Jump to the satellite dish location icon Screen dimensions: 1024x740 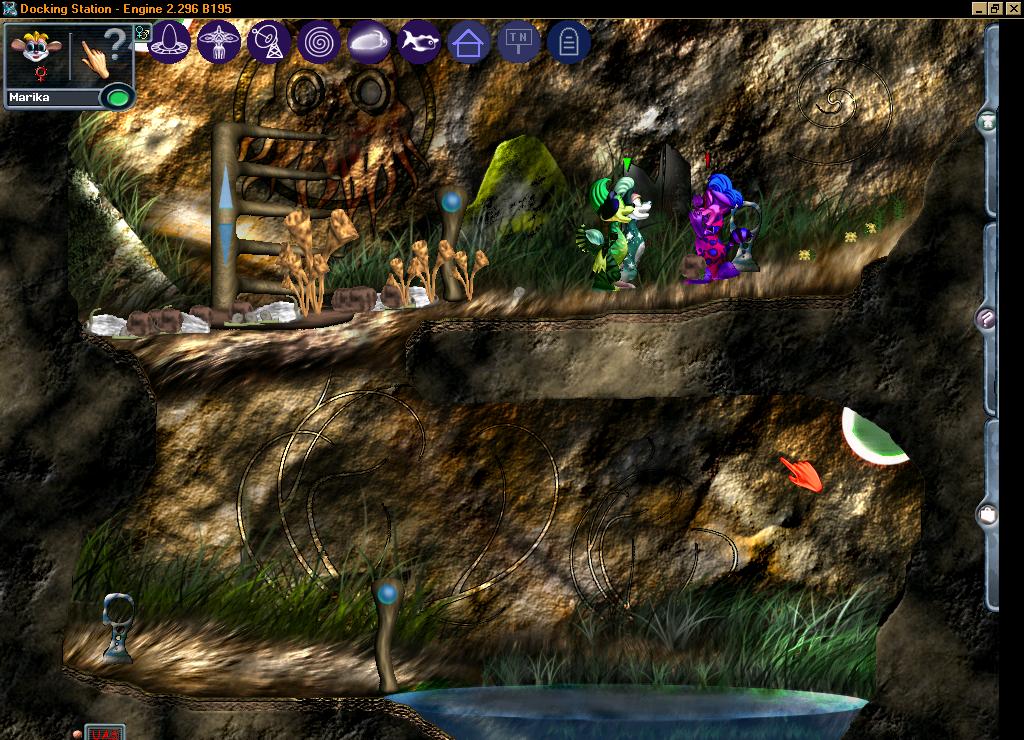[269, 43]
